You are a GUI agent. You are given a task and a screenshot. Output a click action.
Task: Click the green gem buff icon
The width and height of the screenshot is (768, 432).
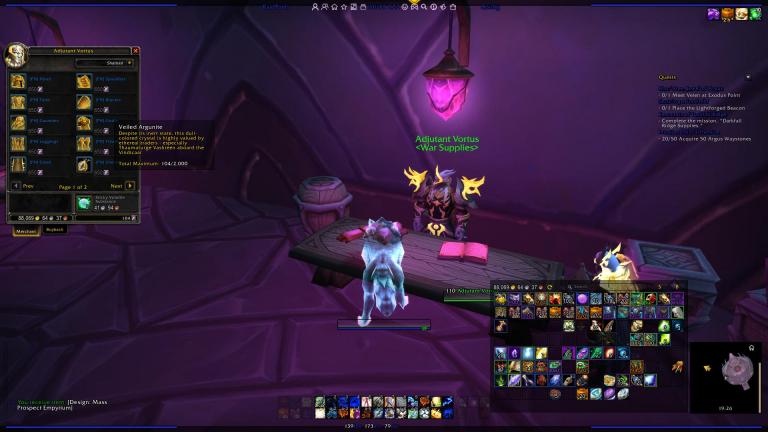757,14
